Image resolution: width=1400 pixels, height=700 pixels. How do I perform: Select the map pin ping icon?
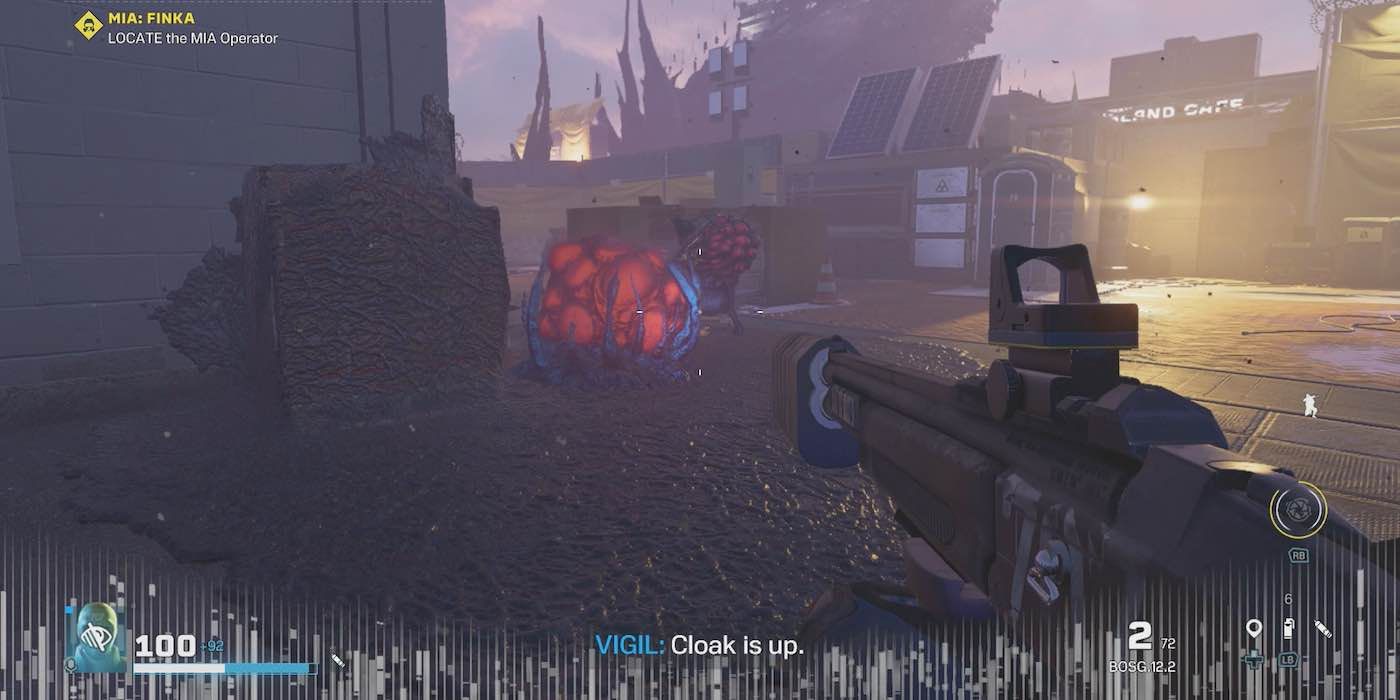point(1253,629)
